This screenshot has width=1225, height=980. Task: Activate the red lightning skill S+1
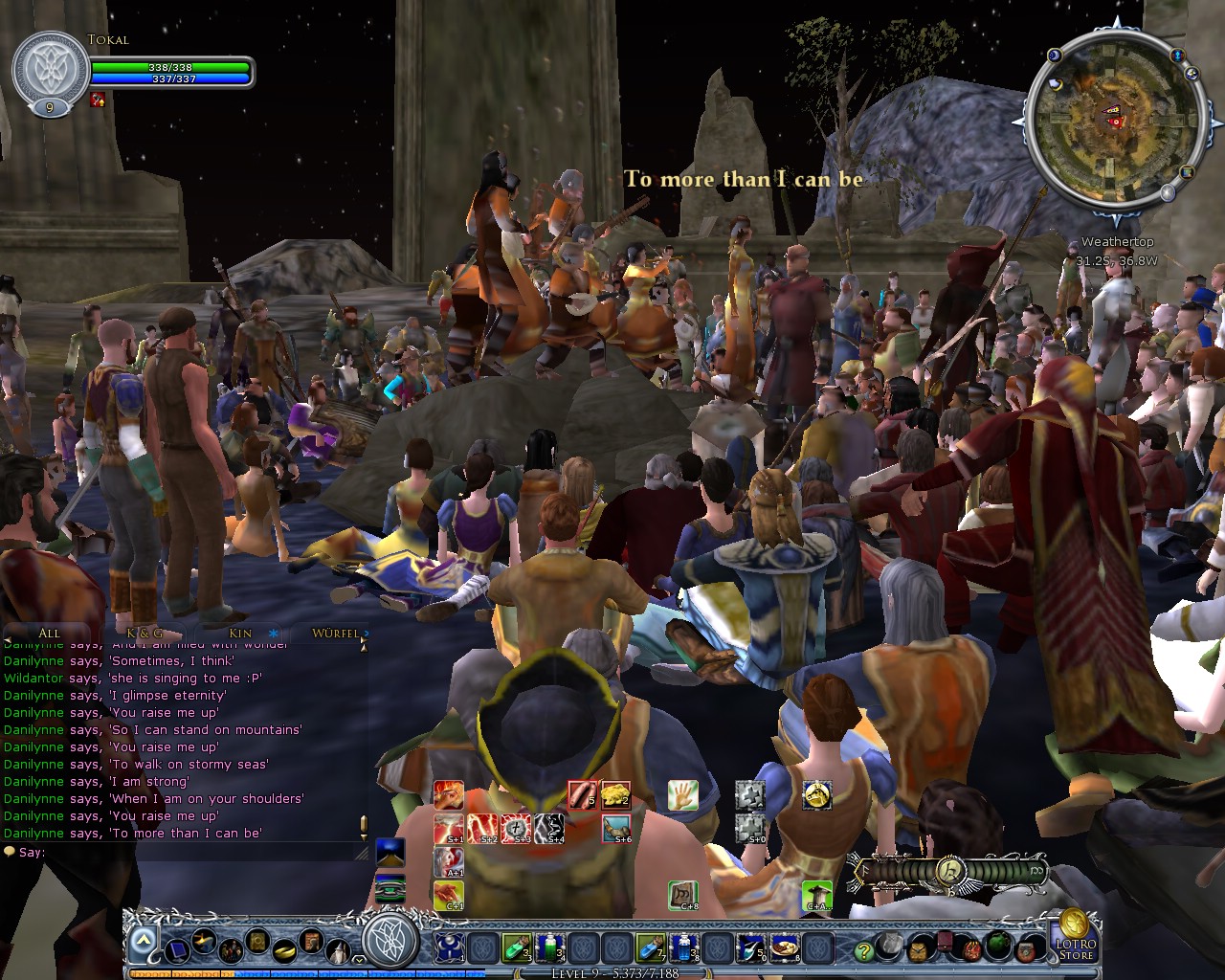click(446, 830)
